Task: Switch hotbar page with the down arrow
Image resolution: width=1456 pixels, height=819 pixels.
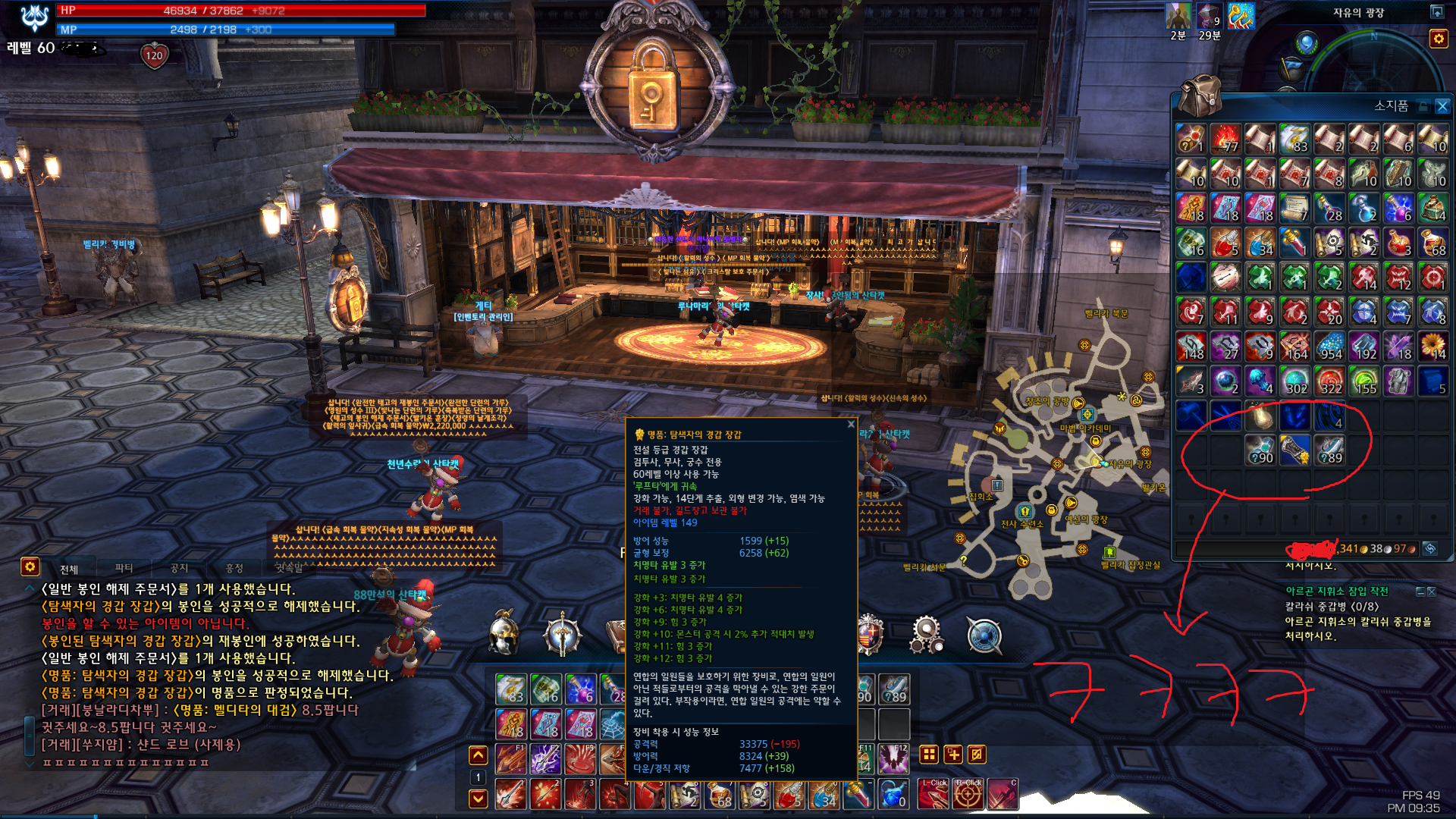Action: (478, 798)
